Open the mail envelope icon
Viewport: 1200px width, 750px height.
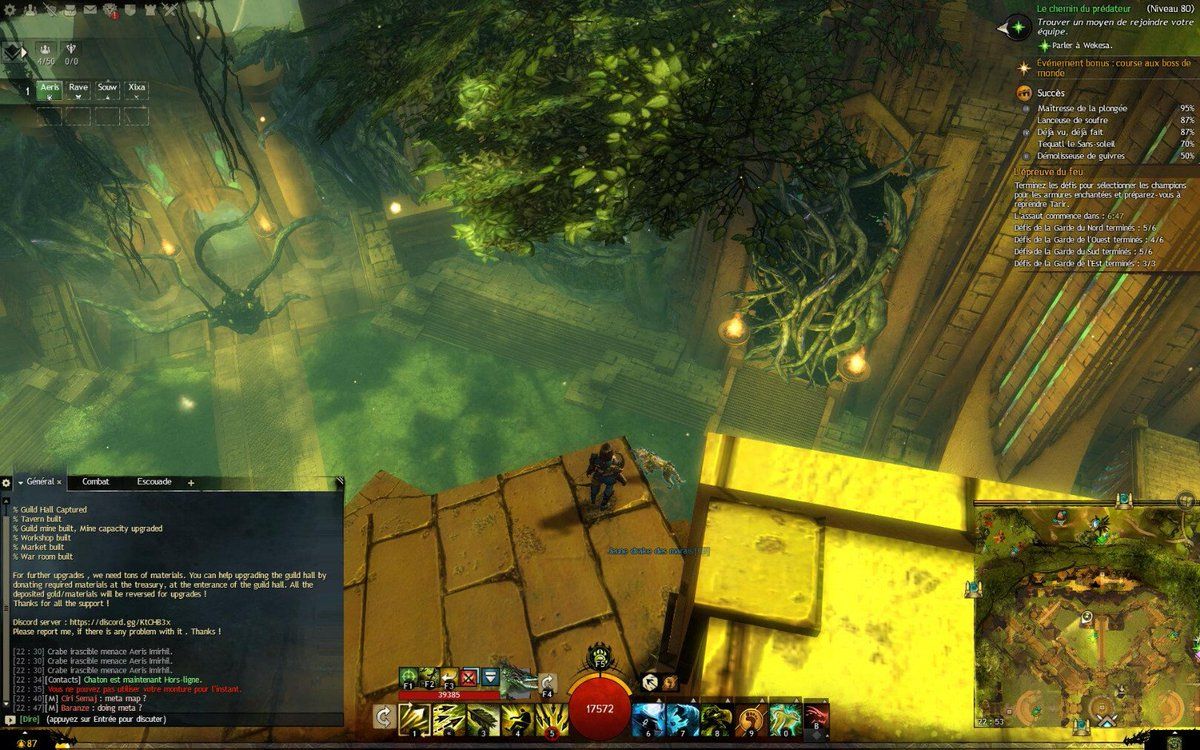90,10
